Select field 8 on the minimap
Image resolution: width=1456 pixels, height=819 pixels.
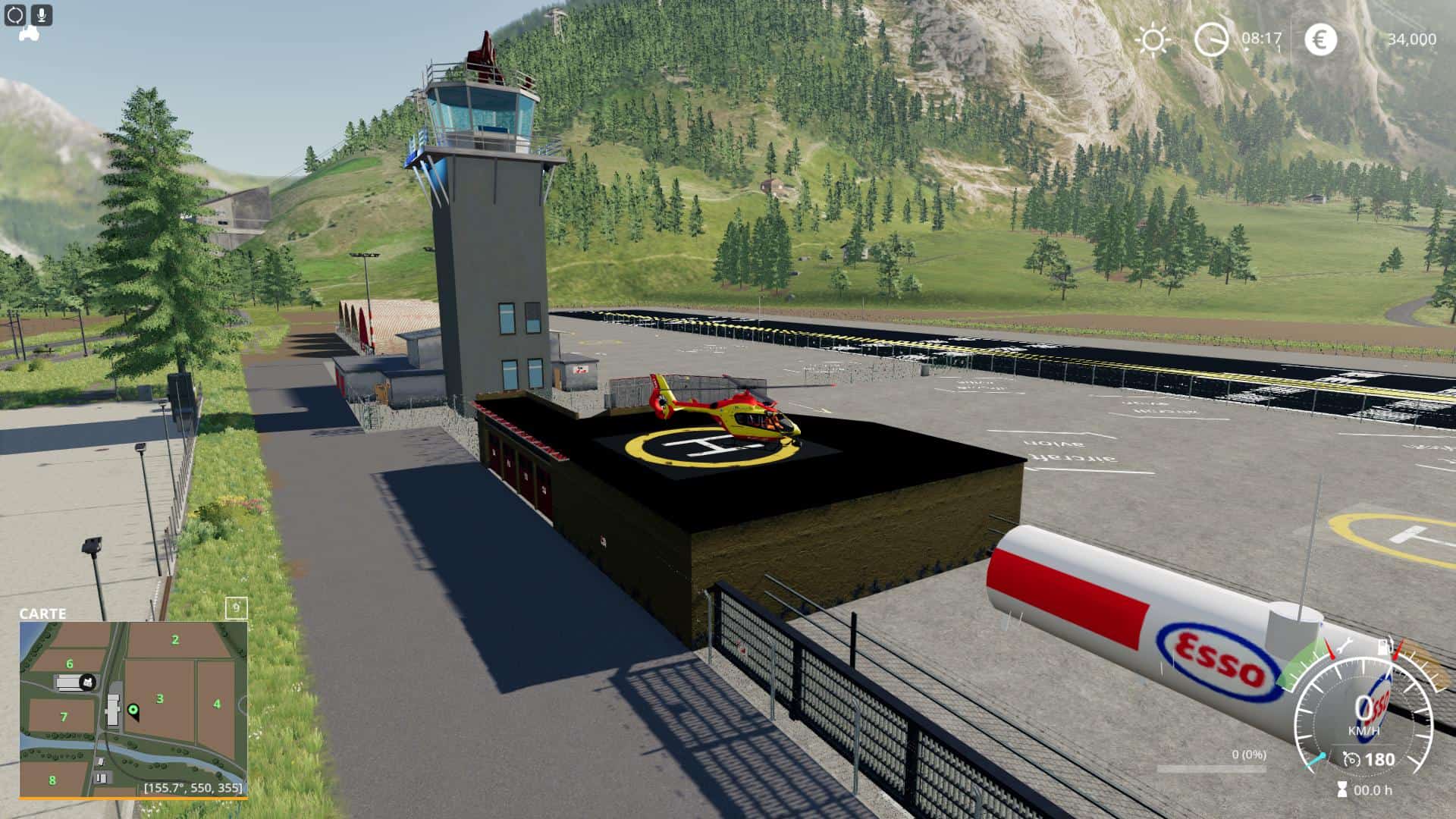tap(52, 780)
